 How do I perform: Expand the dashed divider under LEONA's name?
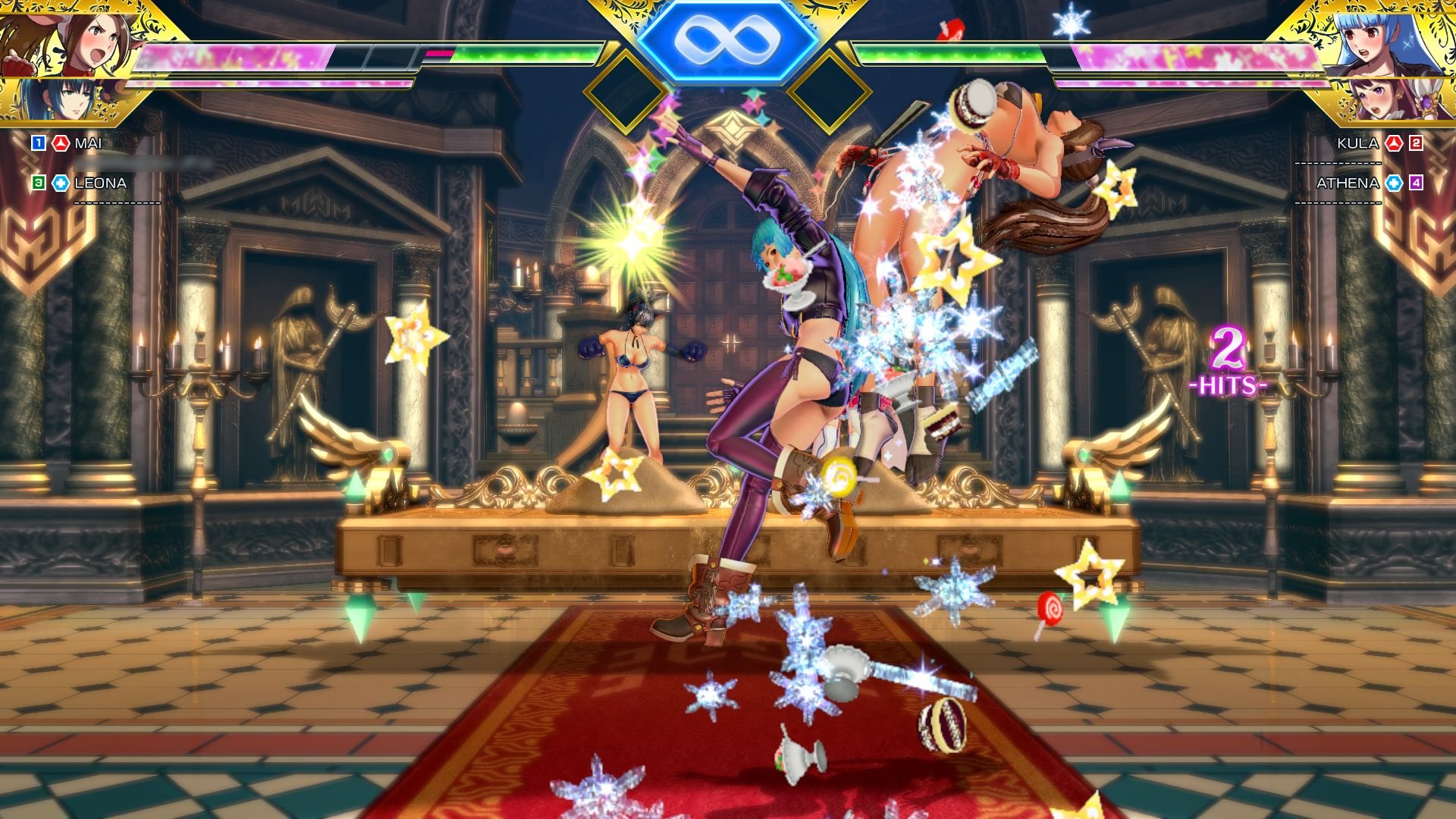pyautogui.click(x=118, y=202)
